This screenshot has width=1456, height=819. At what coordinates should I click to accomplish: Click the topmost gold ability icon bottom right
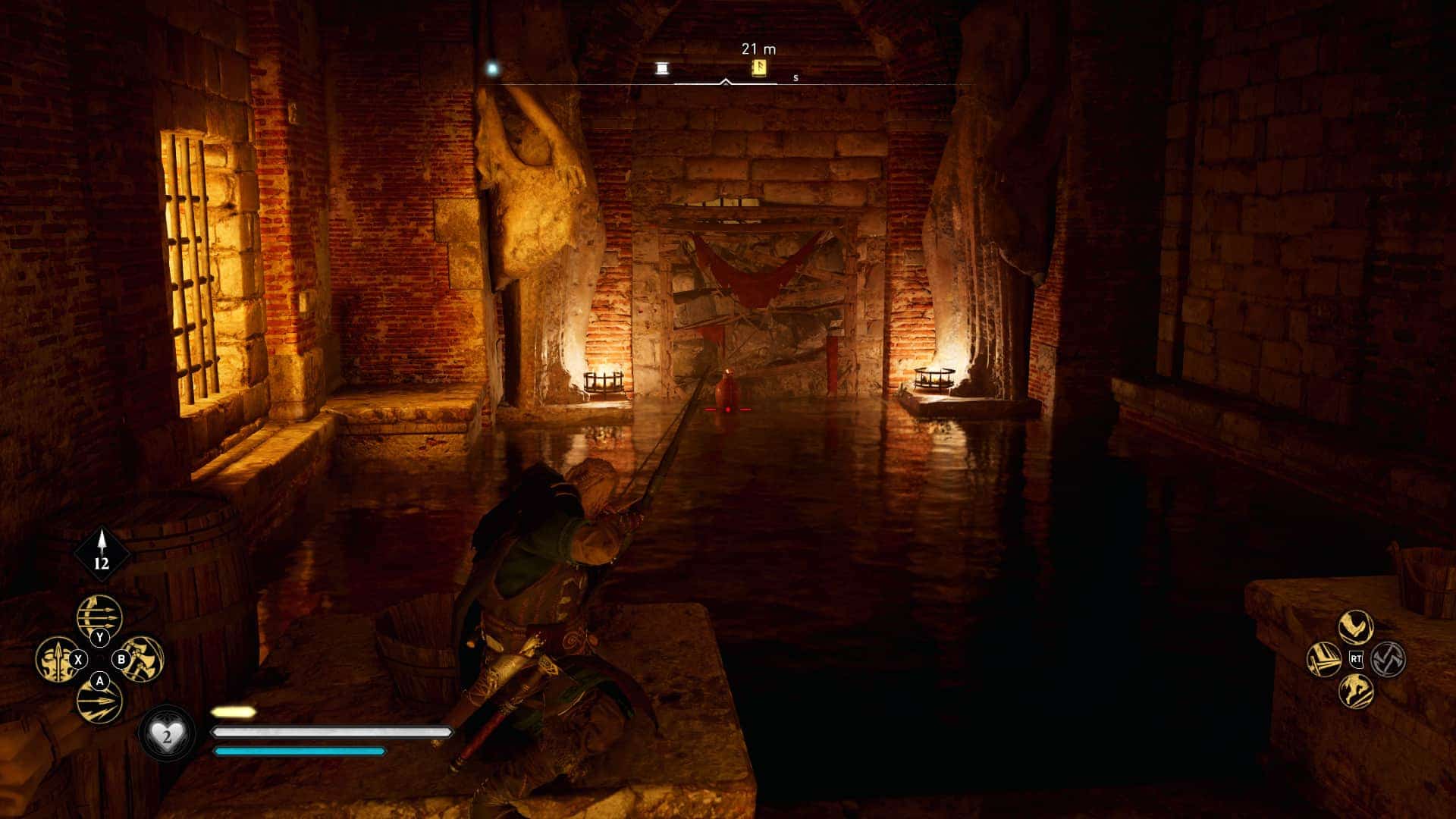coord(1354,626)
